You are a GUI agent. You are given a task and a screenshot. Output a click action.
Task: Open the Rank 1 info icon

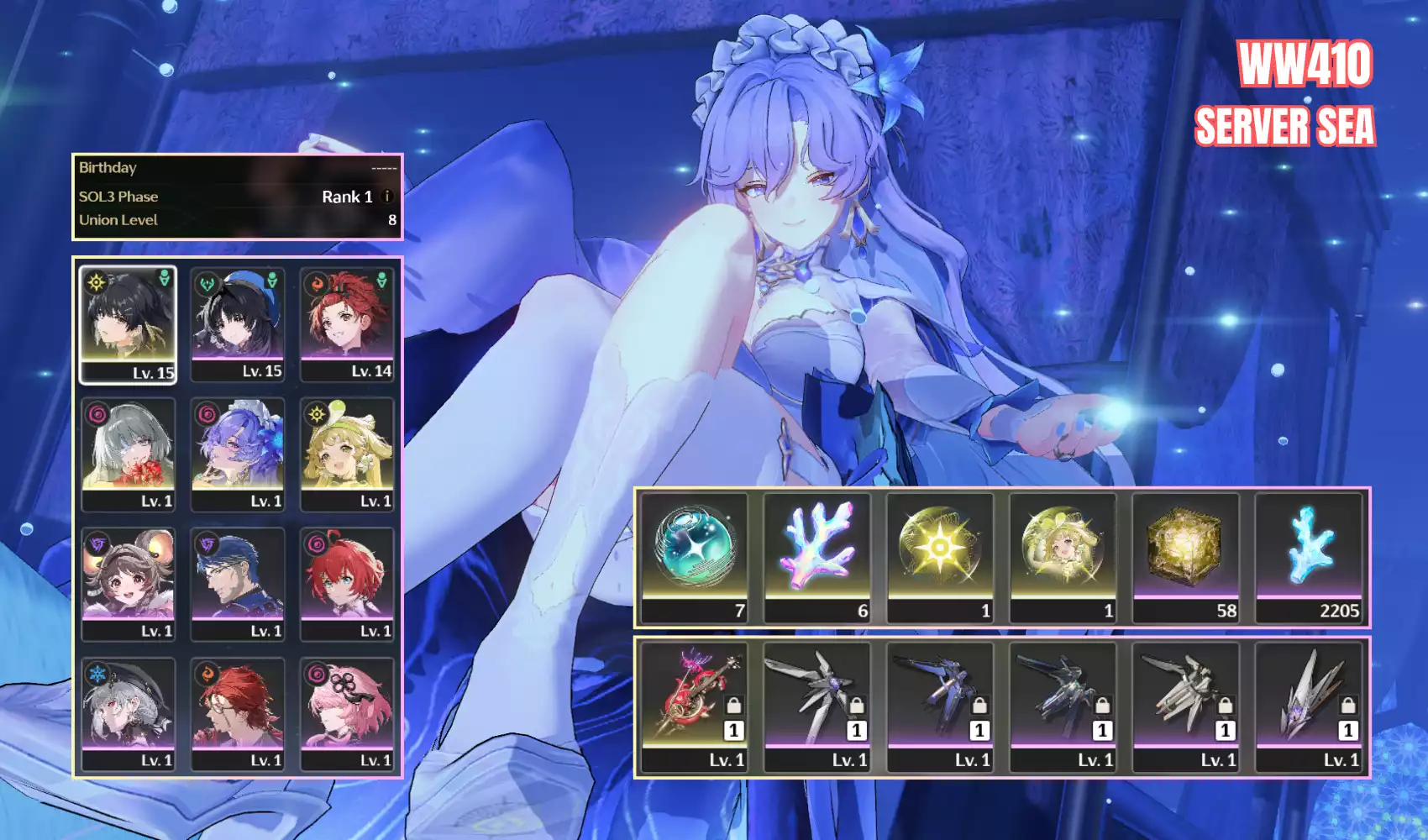pyautogui.click(x=387, y=197)
